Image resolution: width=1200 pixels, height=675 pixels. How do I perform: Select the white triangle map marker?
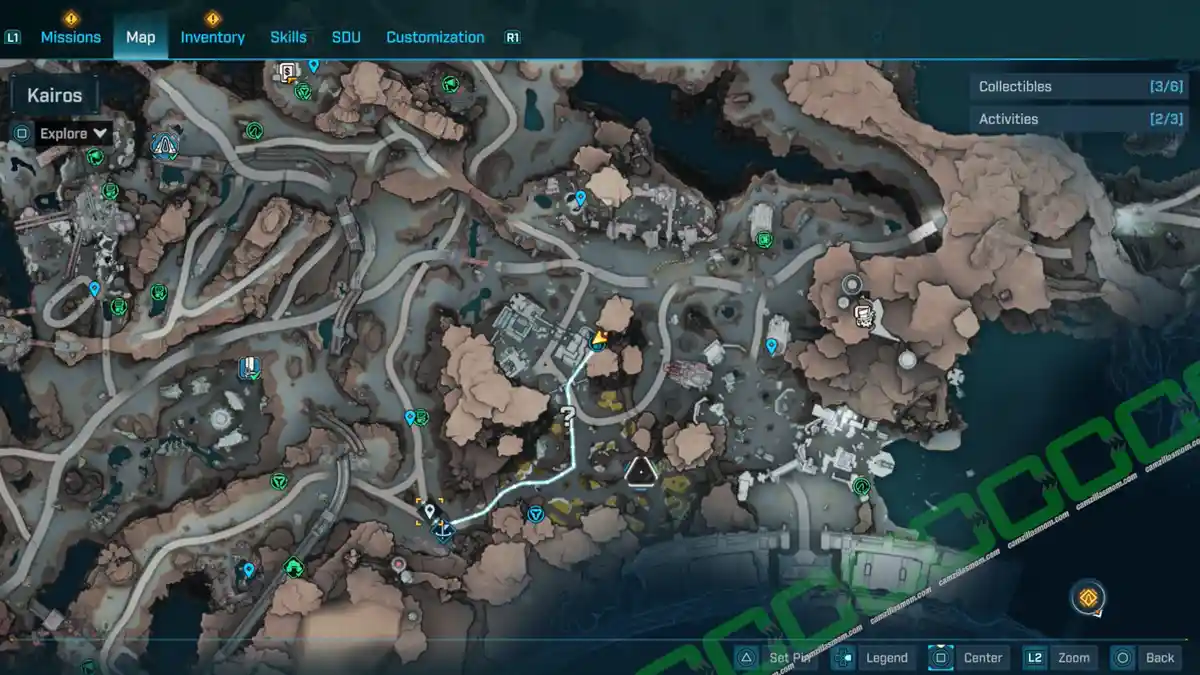(x=638, y=470)
